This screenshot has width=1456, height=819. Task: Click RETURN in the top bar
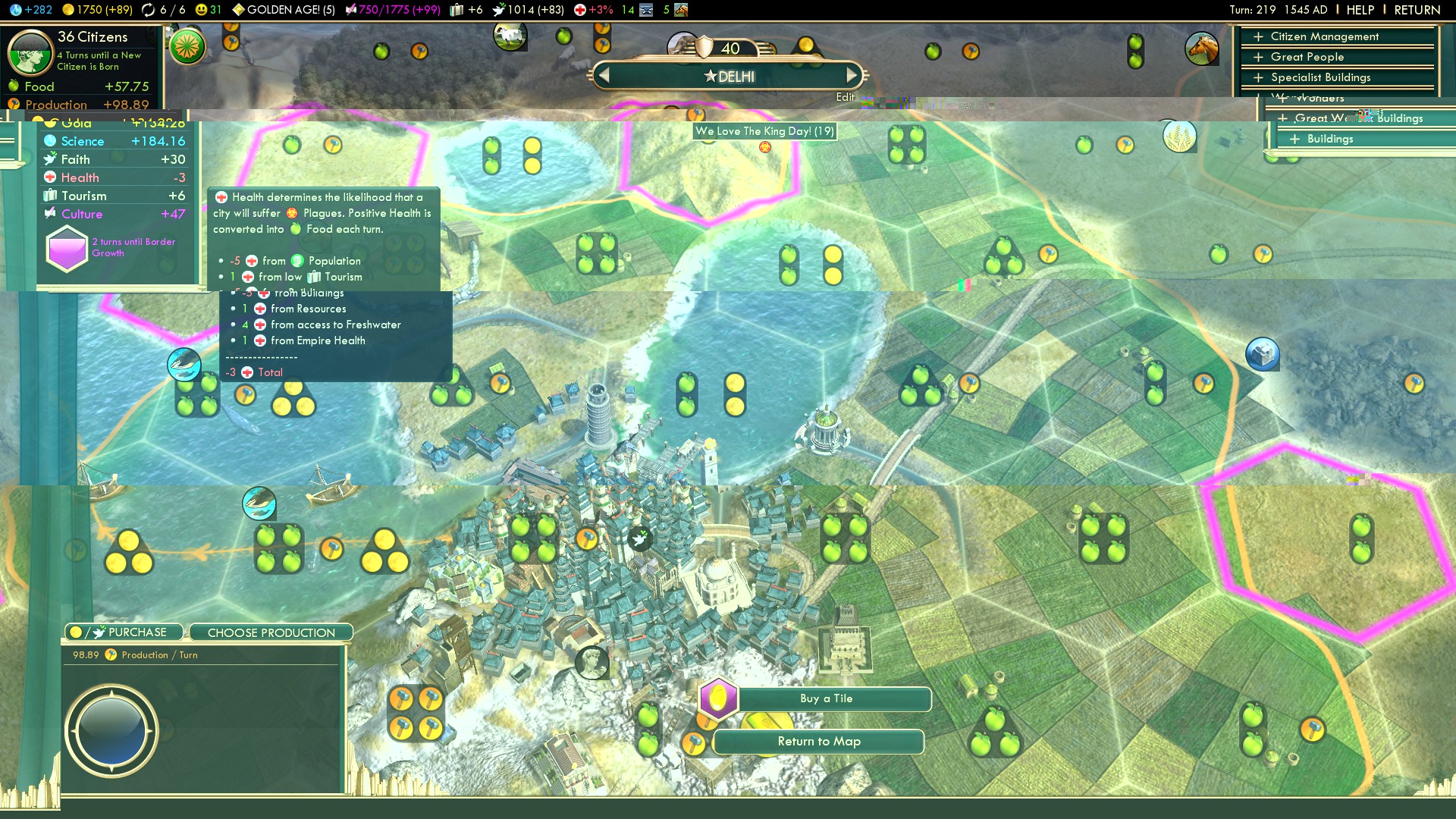point(1417,10)
